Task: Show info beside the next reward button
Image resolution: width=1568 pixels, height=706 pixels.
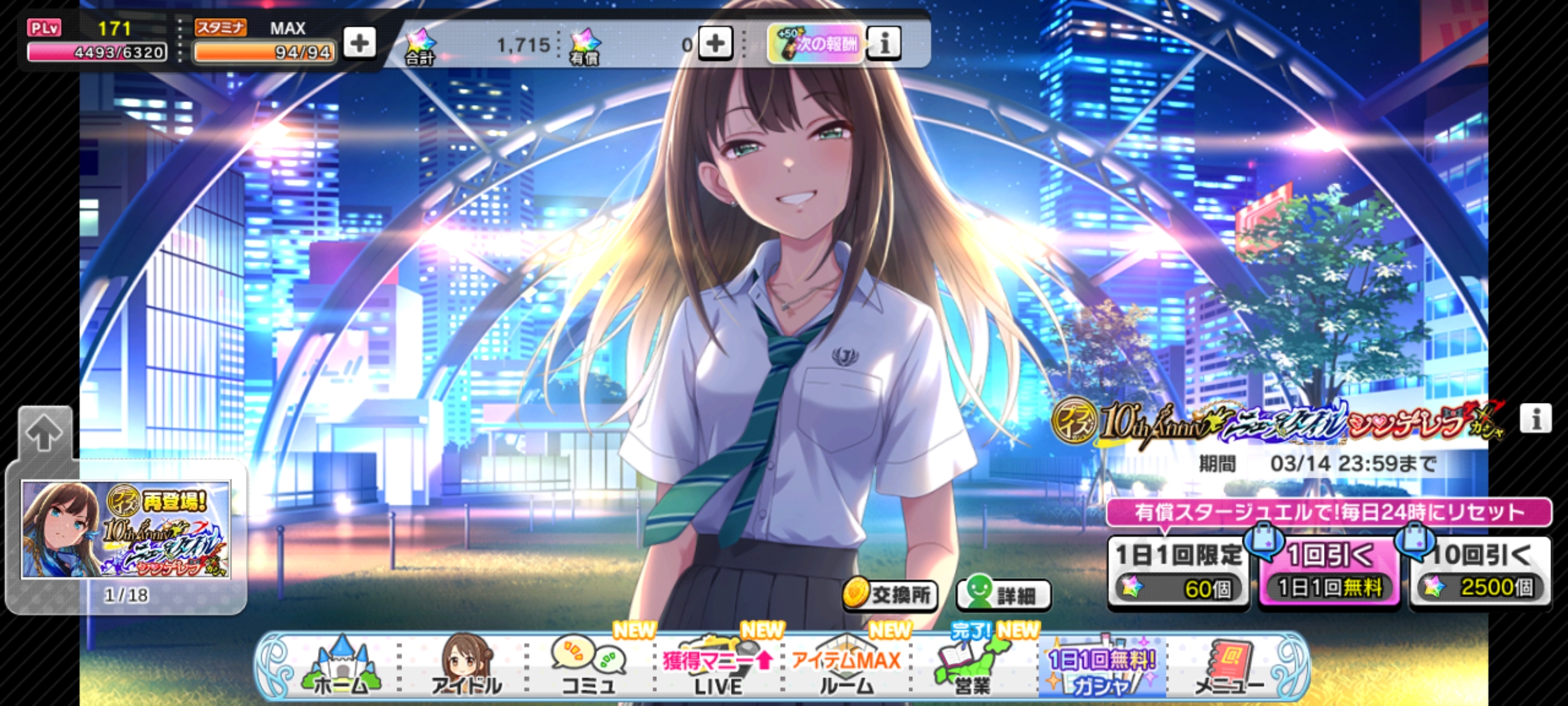Action: pos(884,44)
